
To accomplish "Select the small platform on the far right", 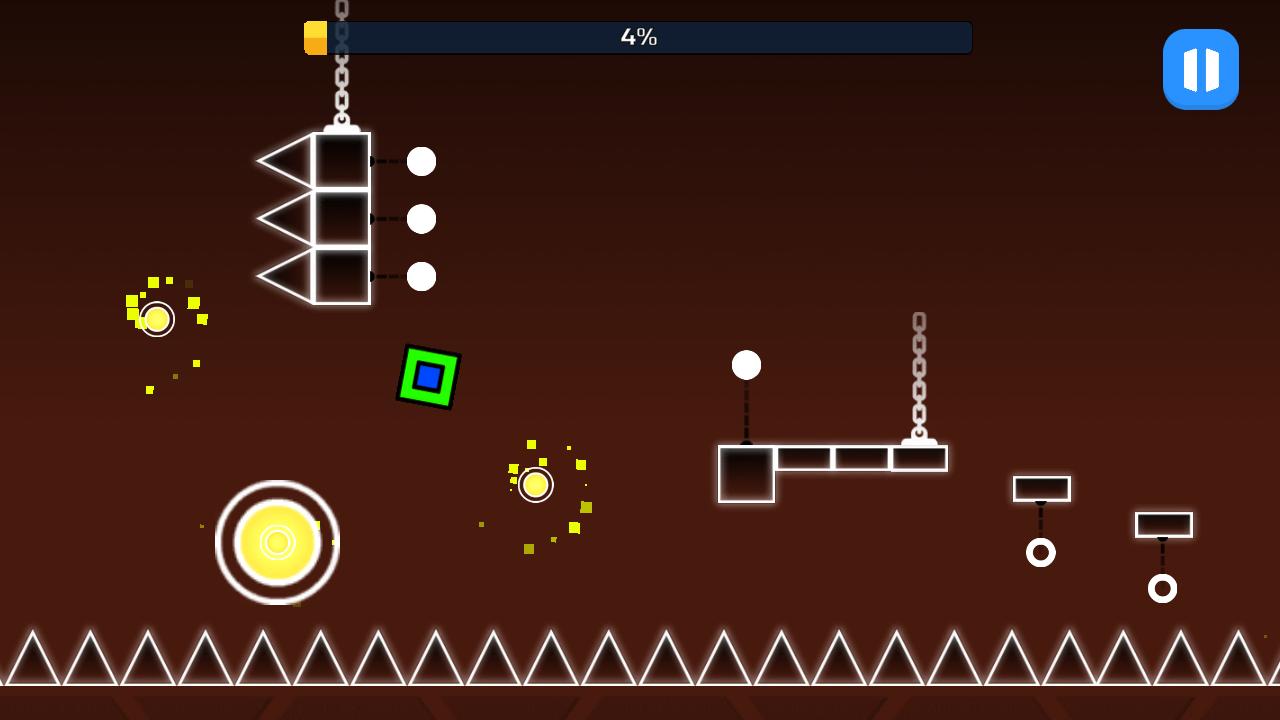I will click(1162, 523).
